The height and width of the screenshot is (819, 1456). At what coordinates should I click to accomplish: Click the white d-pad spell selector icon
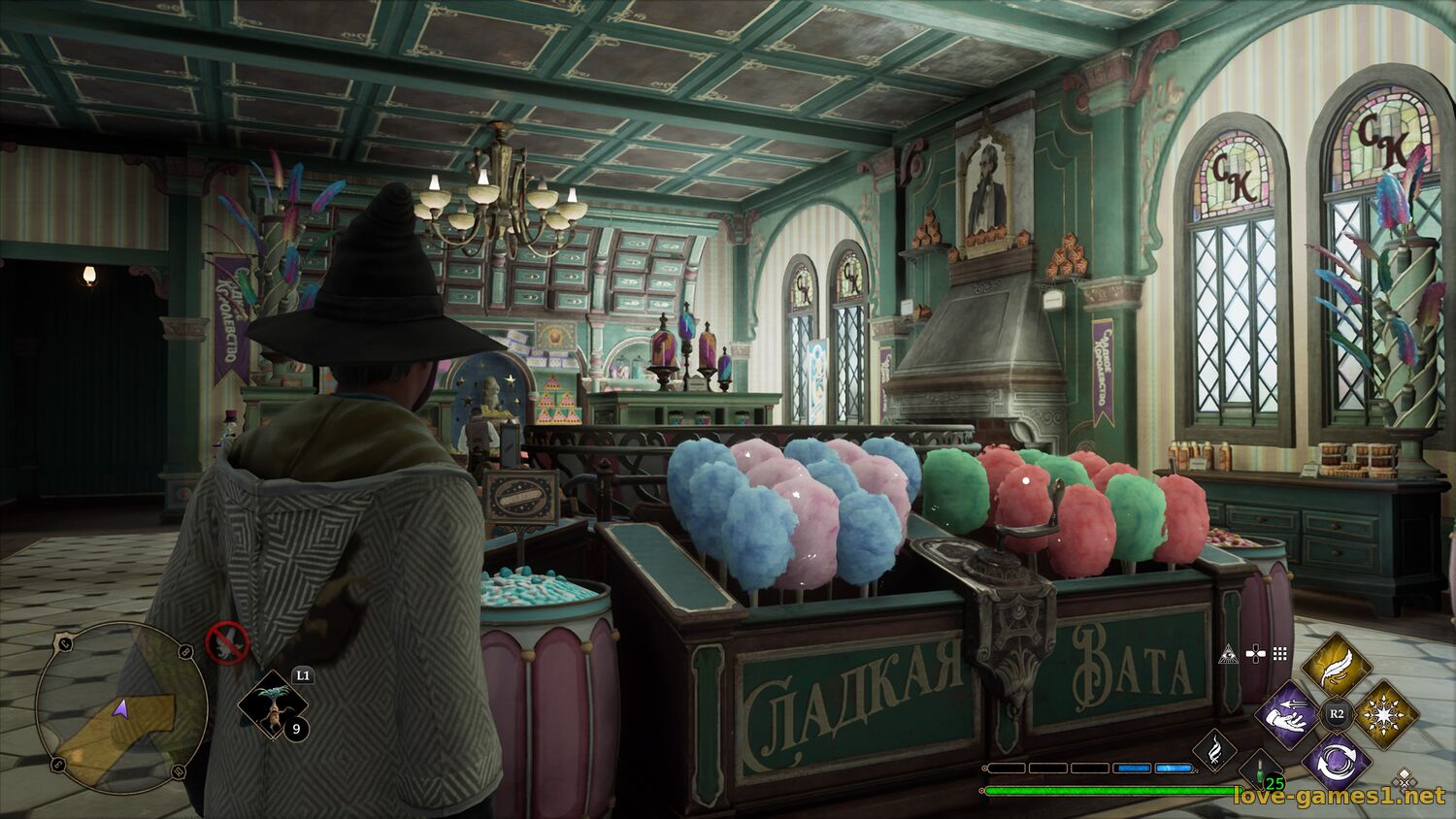[1255, 654]
